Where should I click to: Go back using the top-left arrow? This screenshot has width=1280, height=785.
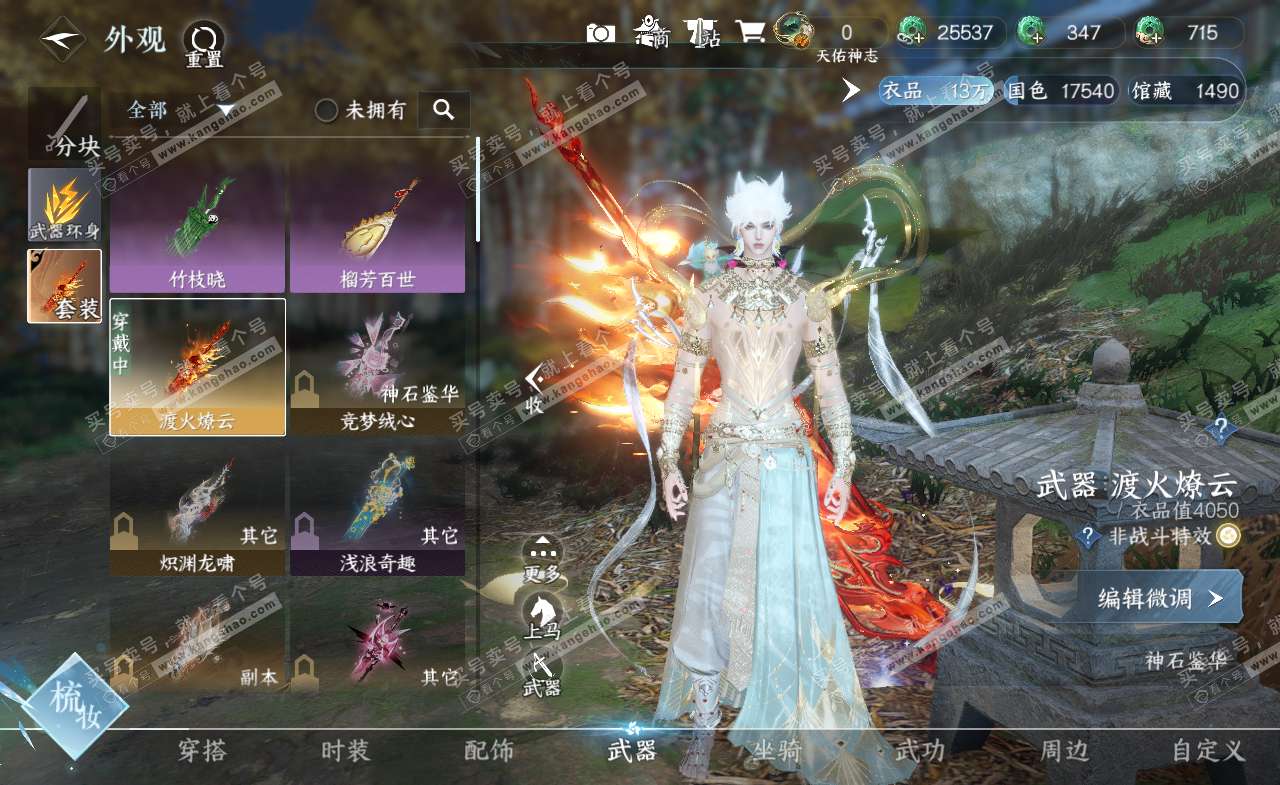coord(62,39)
